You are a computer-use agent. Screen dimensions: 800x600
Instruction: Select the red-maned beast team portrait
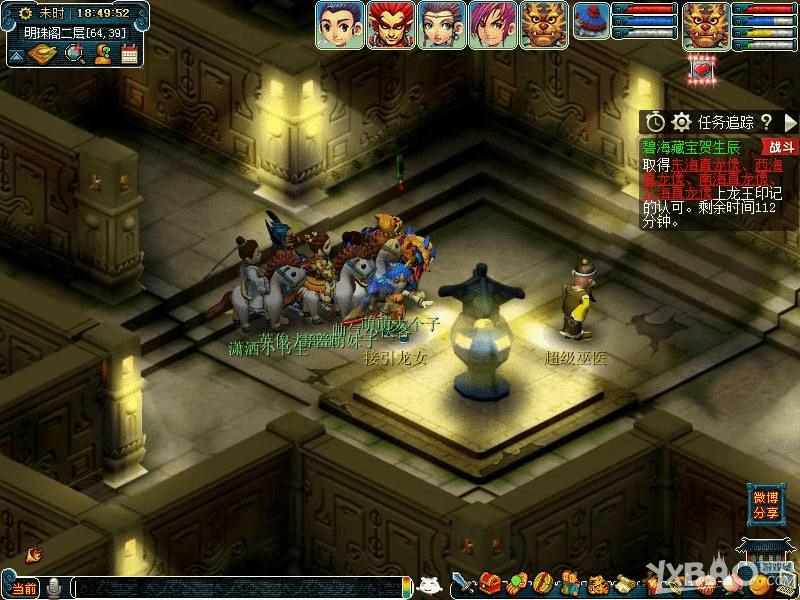point(391,25)
